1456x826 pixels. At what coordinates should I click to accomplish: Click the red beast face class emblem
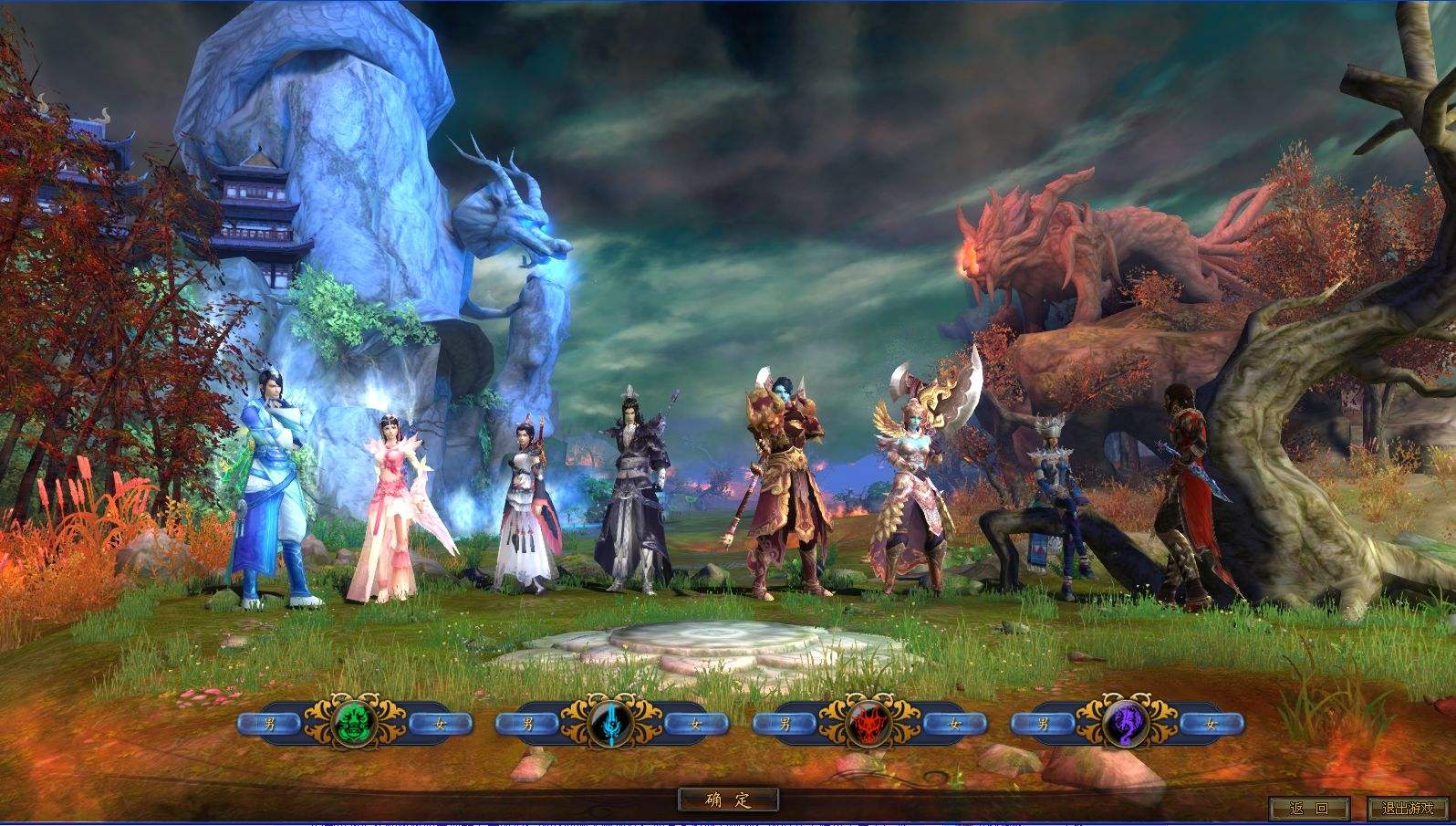(x=869, y=724)
